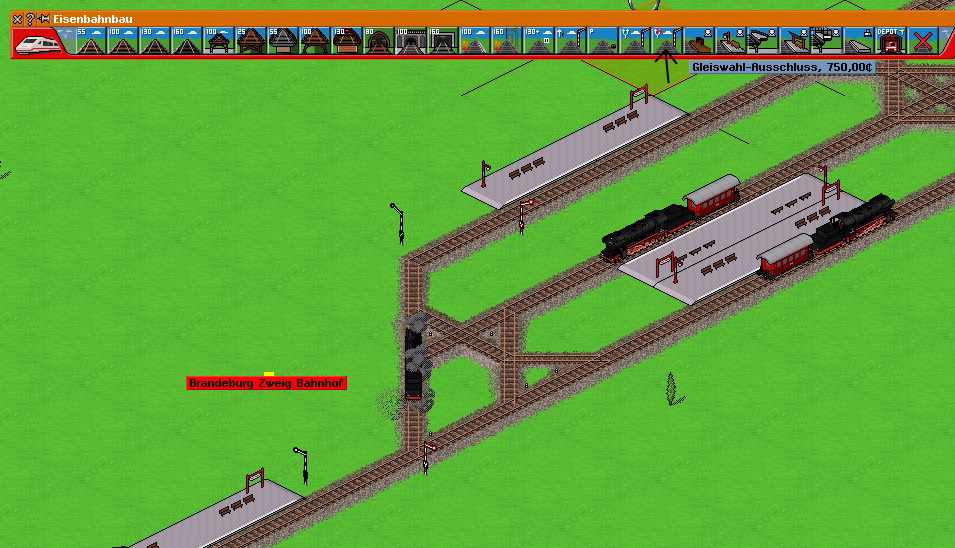Click the Brandenburg Zweig Bahnhof station label
Image resolution: width=955 pixels, height=548 pixels.
pos(267,383)
